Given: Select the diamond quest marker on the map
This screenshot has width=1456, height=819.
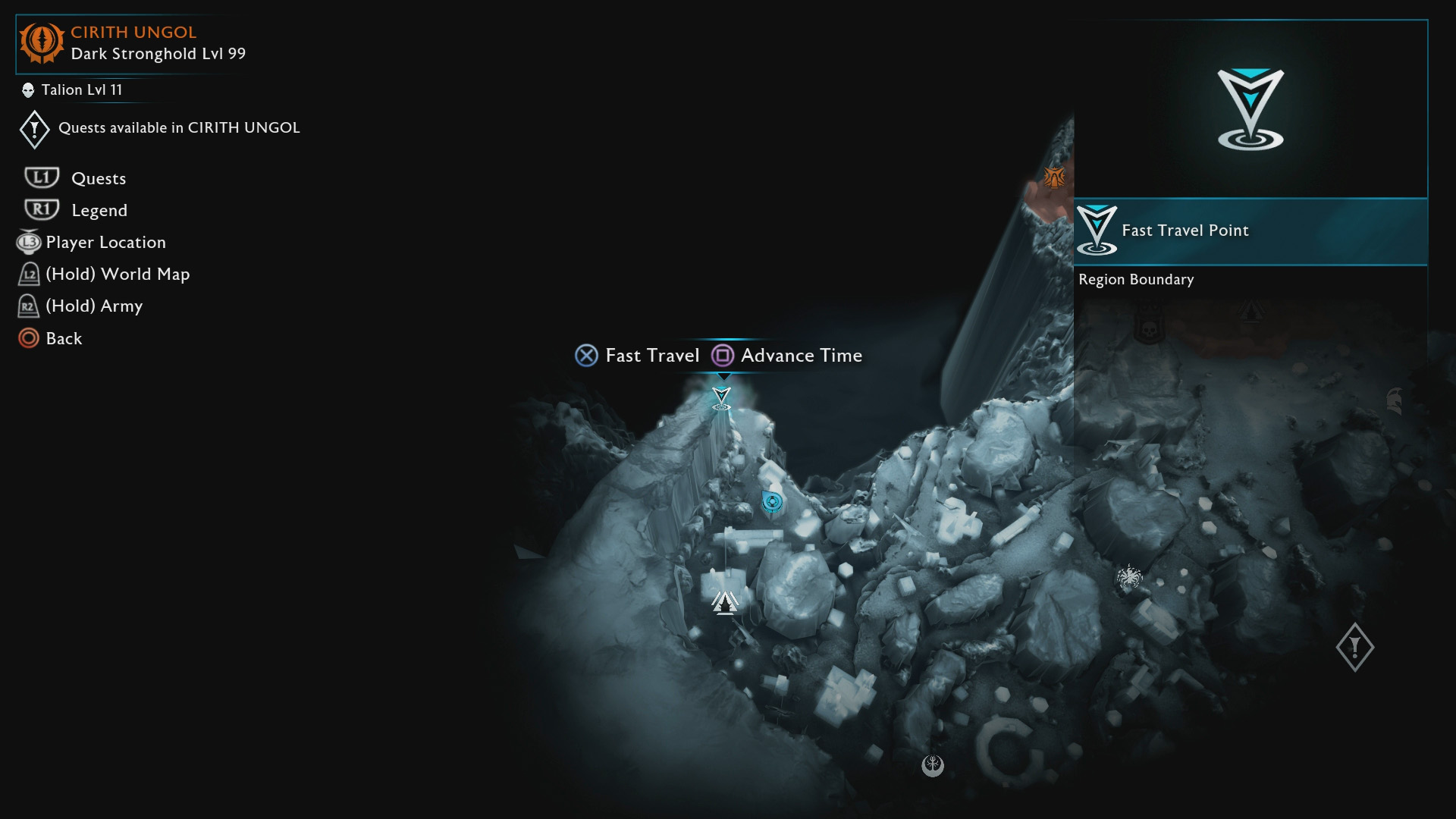Looking at the screenshot, I should pos(1354,647).
